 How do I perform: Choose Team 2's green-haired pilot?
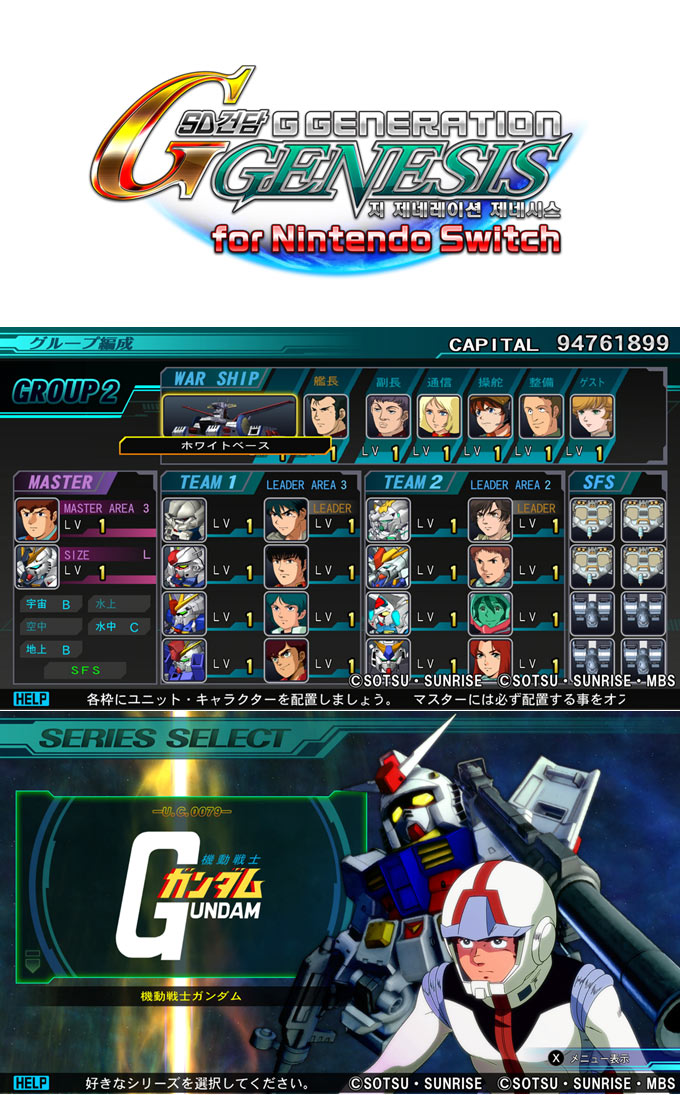pos(489,613)
